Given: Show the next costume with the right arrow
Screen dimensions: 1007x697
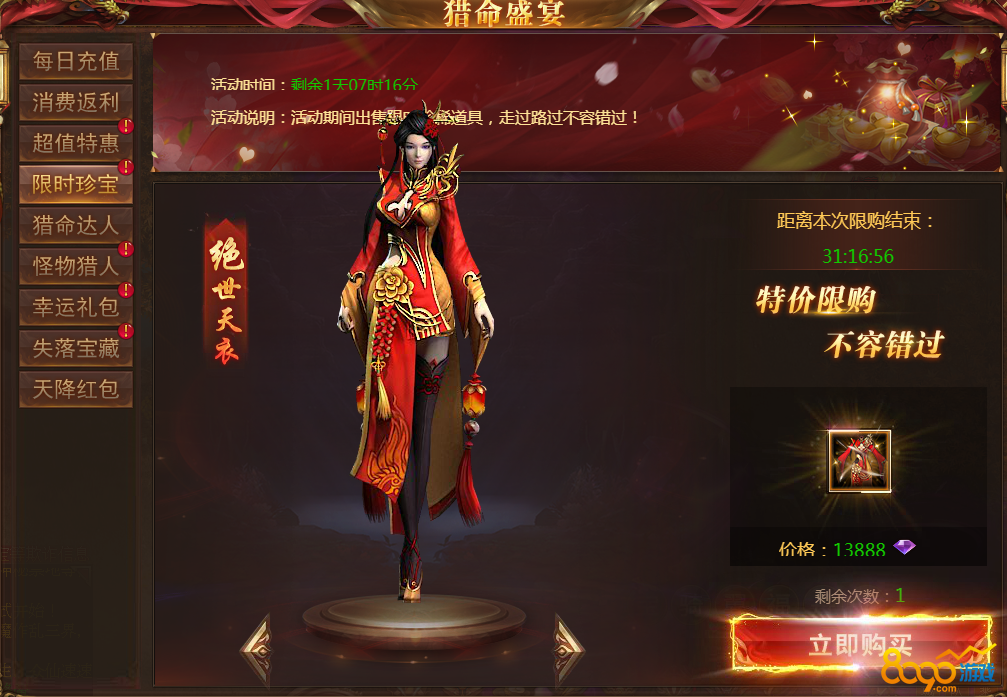Looking at the screenshot, I should point(568,648).
